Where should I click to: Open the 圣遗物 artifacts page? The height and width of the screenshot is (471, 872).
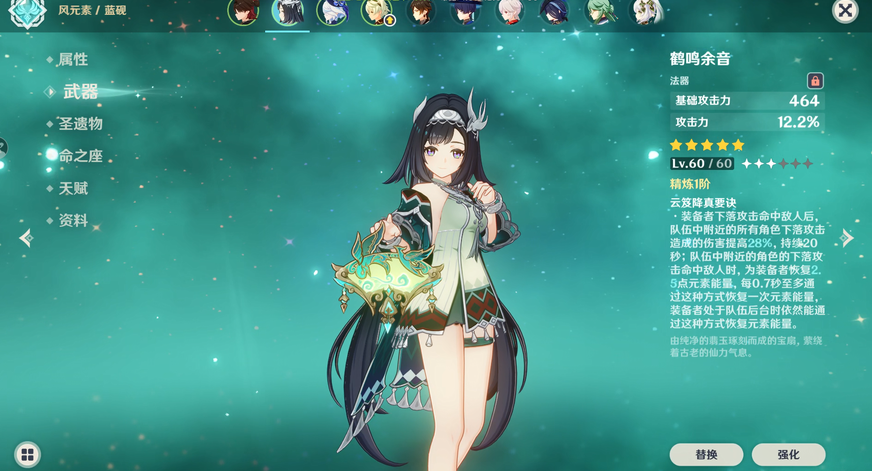coord(80,124)
